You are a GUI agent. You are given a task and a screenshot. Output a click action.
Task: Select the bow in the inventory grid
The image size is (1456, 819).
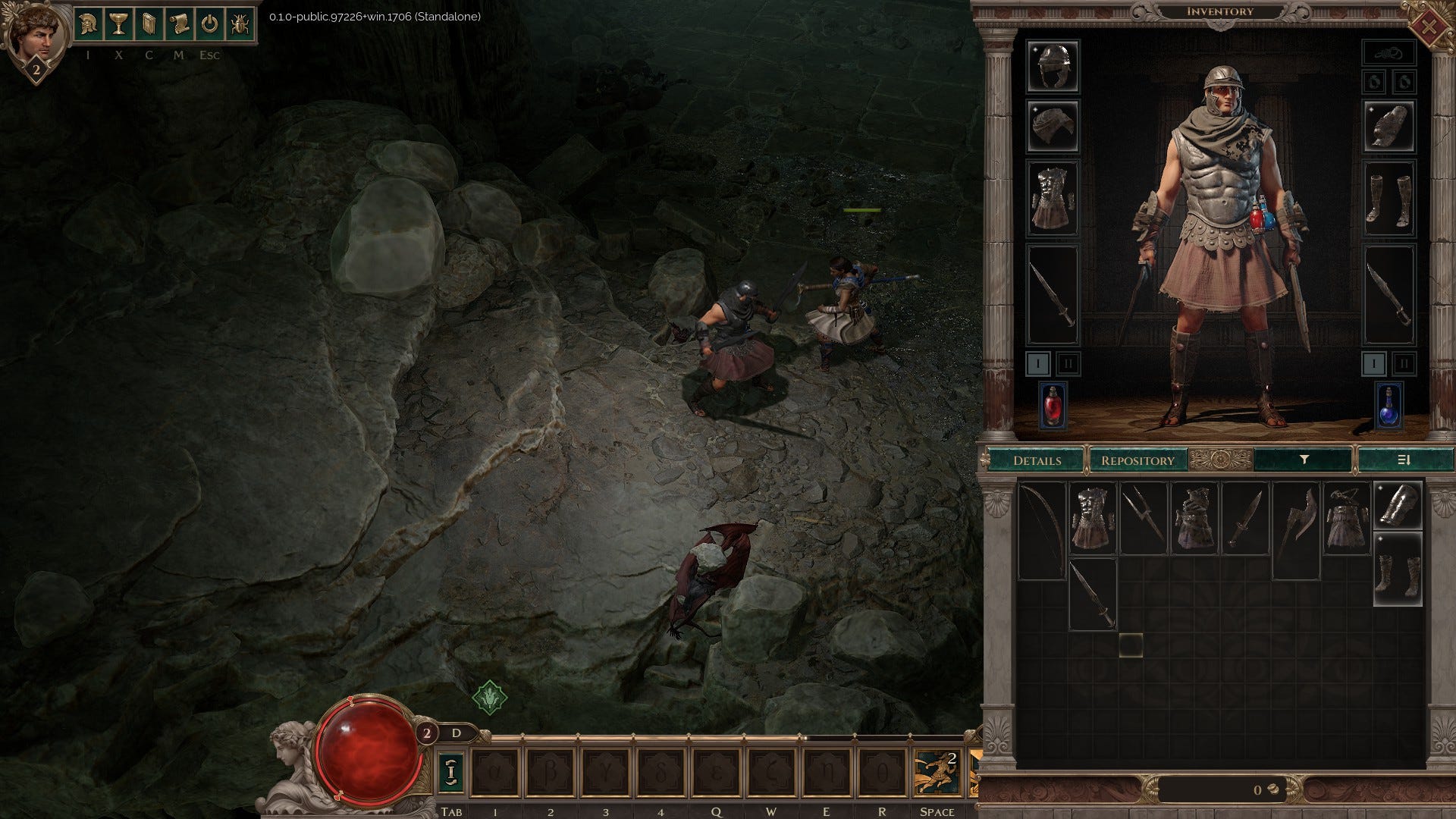[x=1042, y=531]
